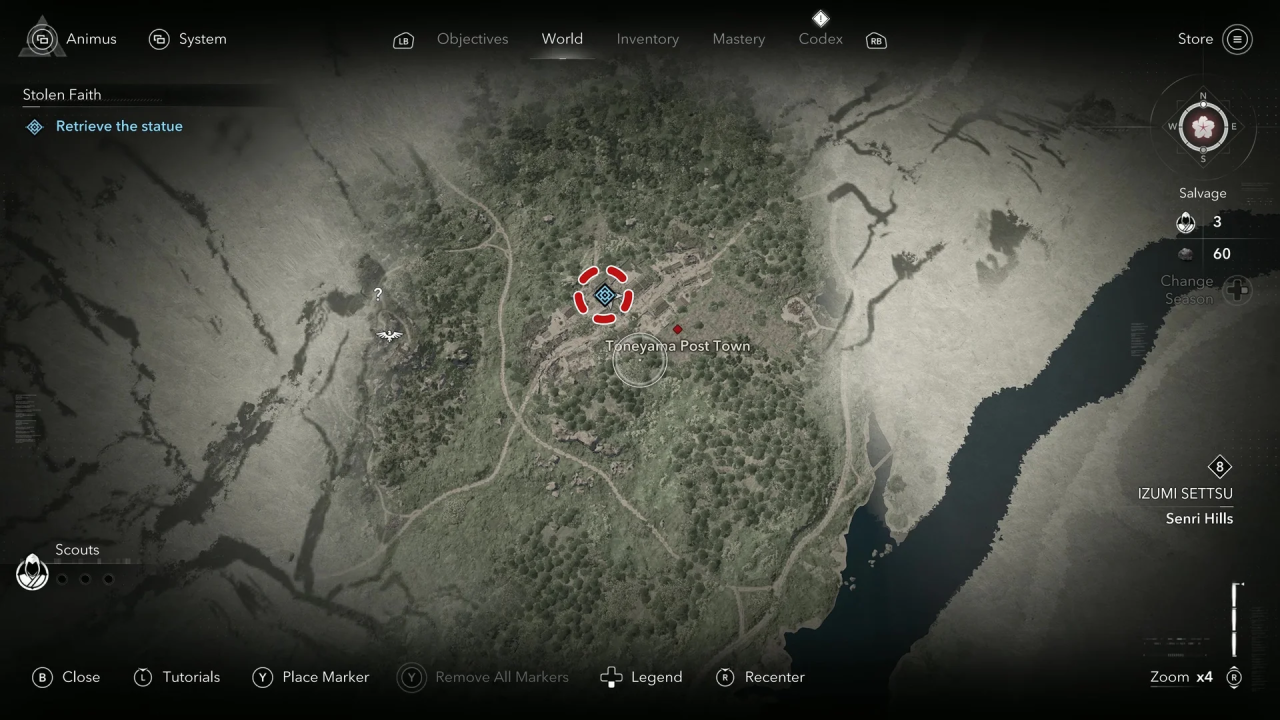1280x720 pixels.
Task: Open the Codex tab
Action: point(820,39)
